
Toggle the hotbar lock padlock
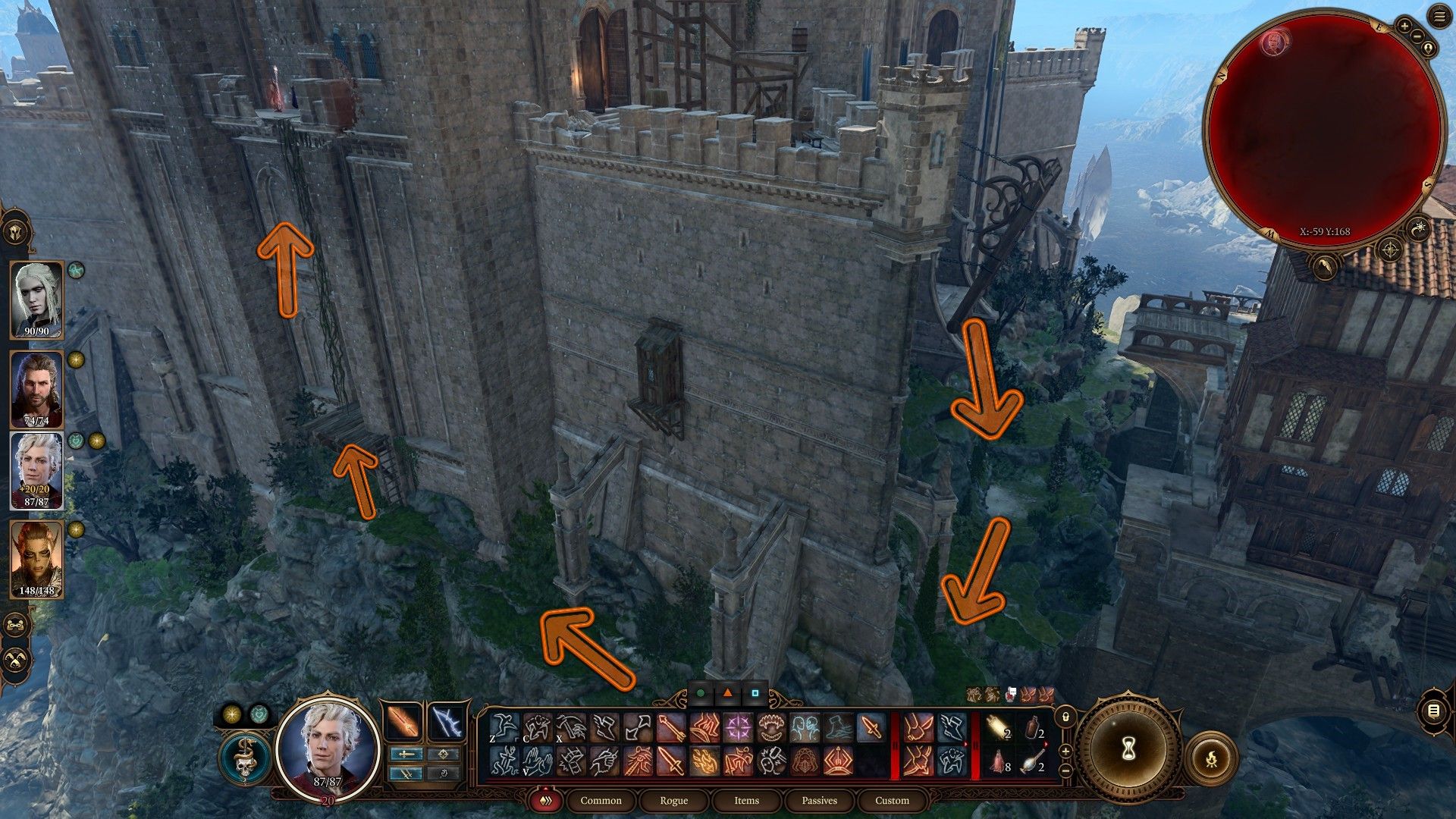click(1065, 716)
